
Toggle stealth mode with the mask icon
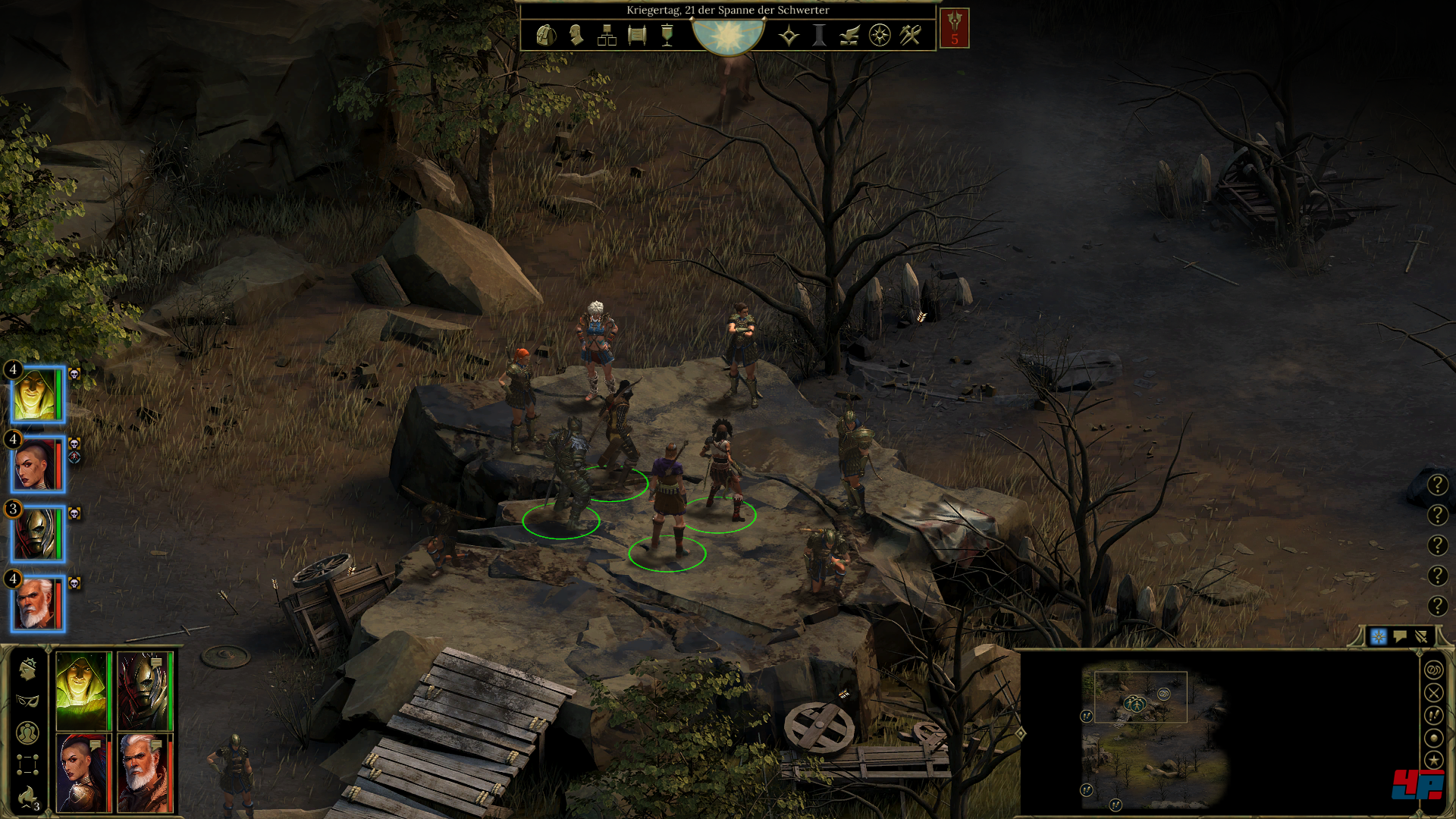[28, 700]
